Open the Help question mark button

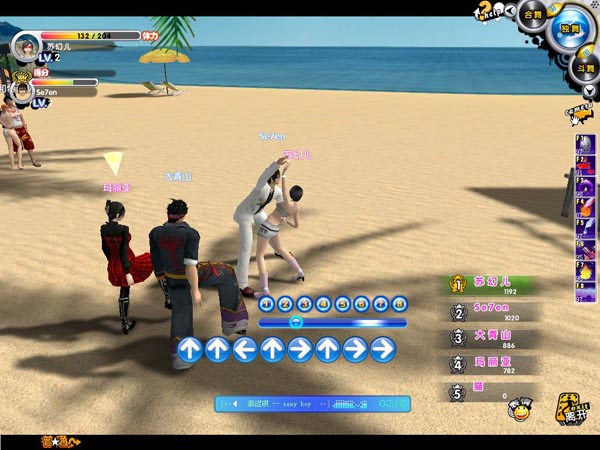tap(489, 13)
